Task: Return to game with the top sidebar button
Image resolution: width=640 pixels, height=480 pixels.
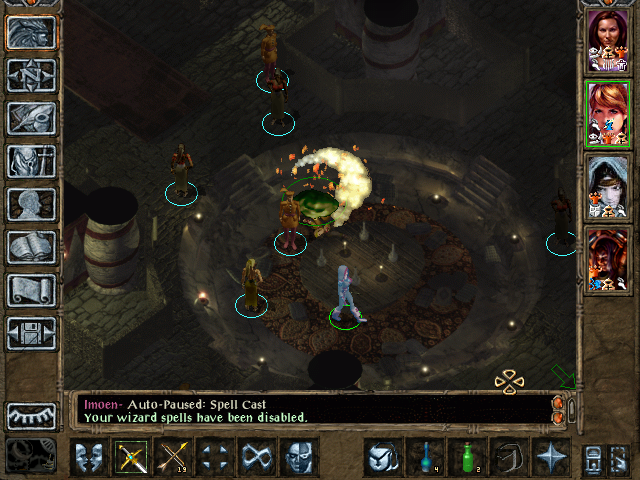Action: click(x=31, y=32)
